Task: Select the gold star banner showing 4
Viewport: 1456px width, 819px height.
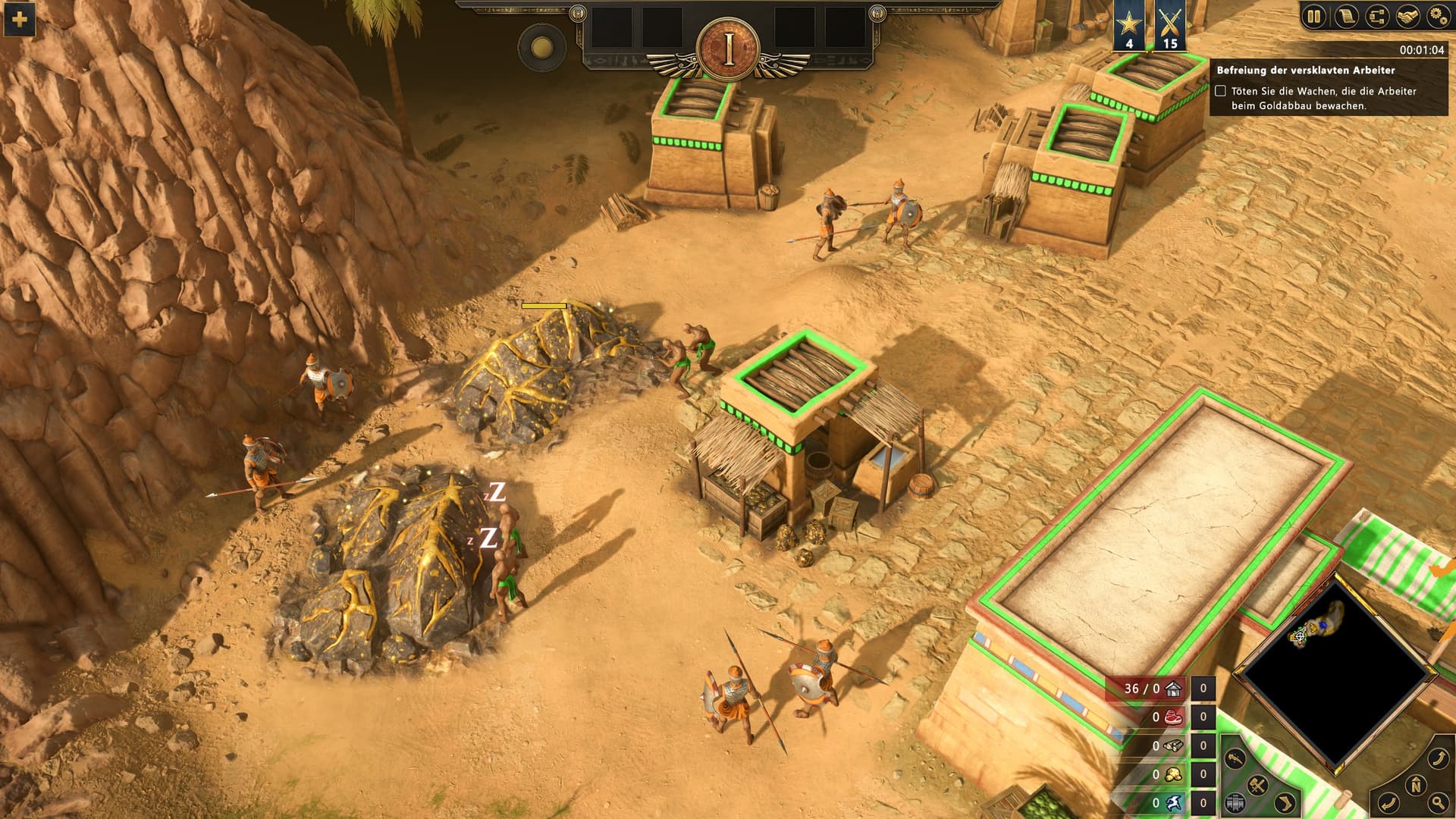Action: coord(1129,26)
